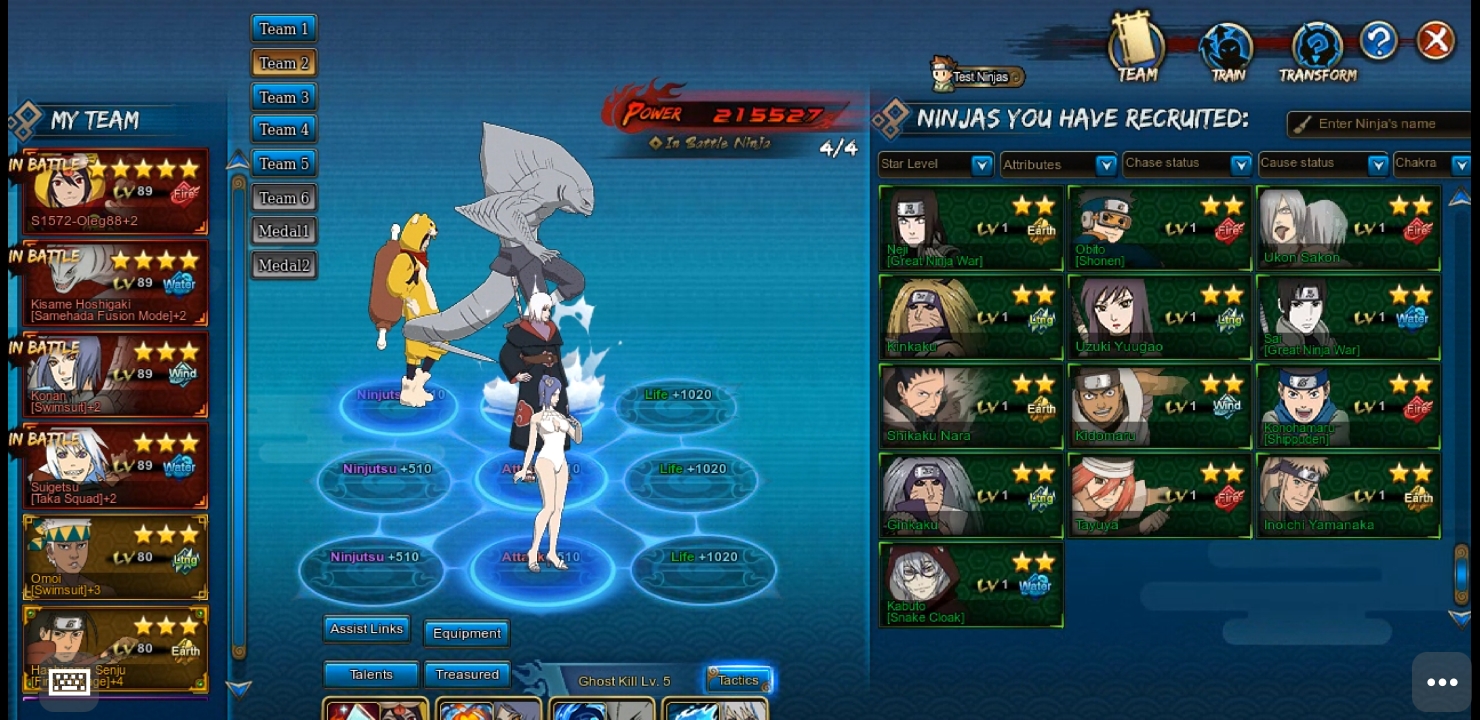The image size is (1480, 720).
Task: Show the Talents panel
Action: [x=371, y=675]
